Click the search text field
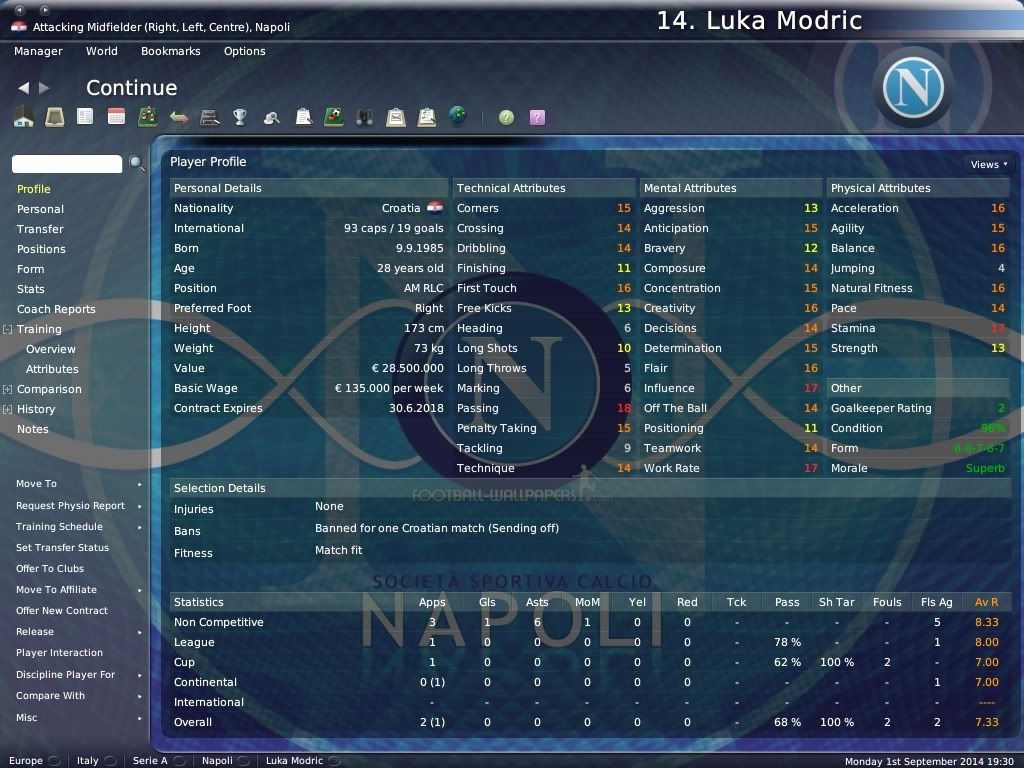This screenshot has height=768, width=1024. (x=67, y=164)
